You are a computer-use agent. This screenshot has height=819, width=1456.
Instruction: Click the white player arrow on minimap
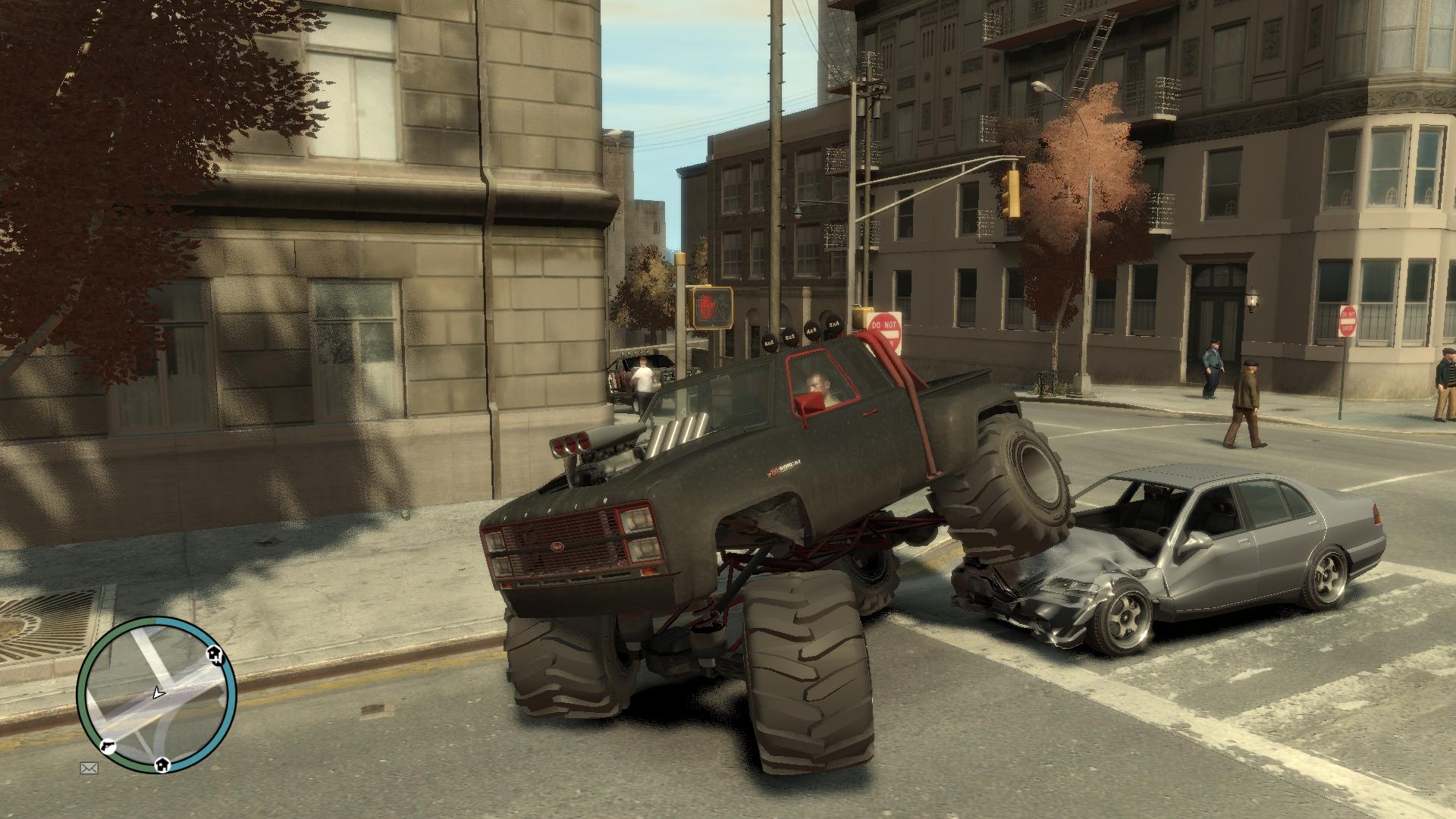[x=158, y=692]
